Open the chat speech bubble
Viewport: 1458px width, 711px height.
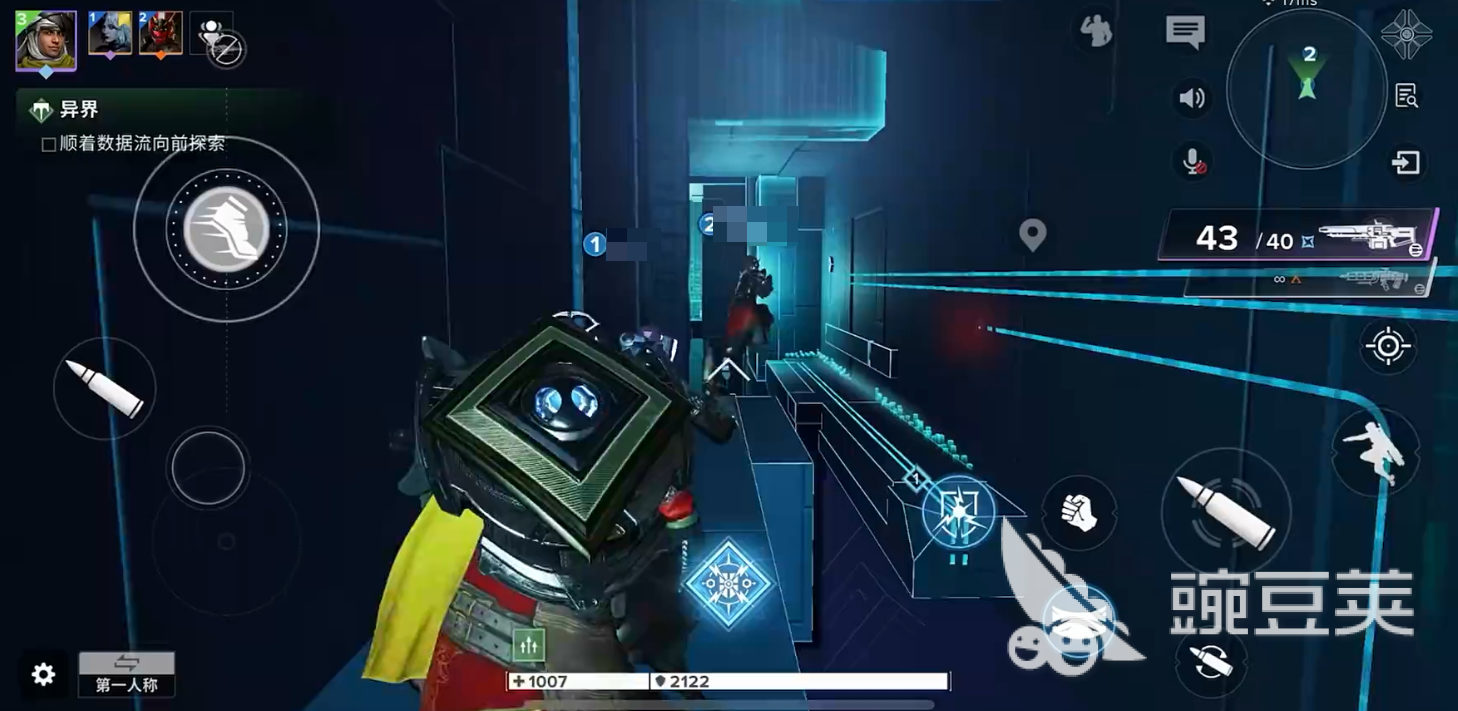click(x=1185, y=32)
